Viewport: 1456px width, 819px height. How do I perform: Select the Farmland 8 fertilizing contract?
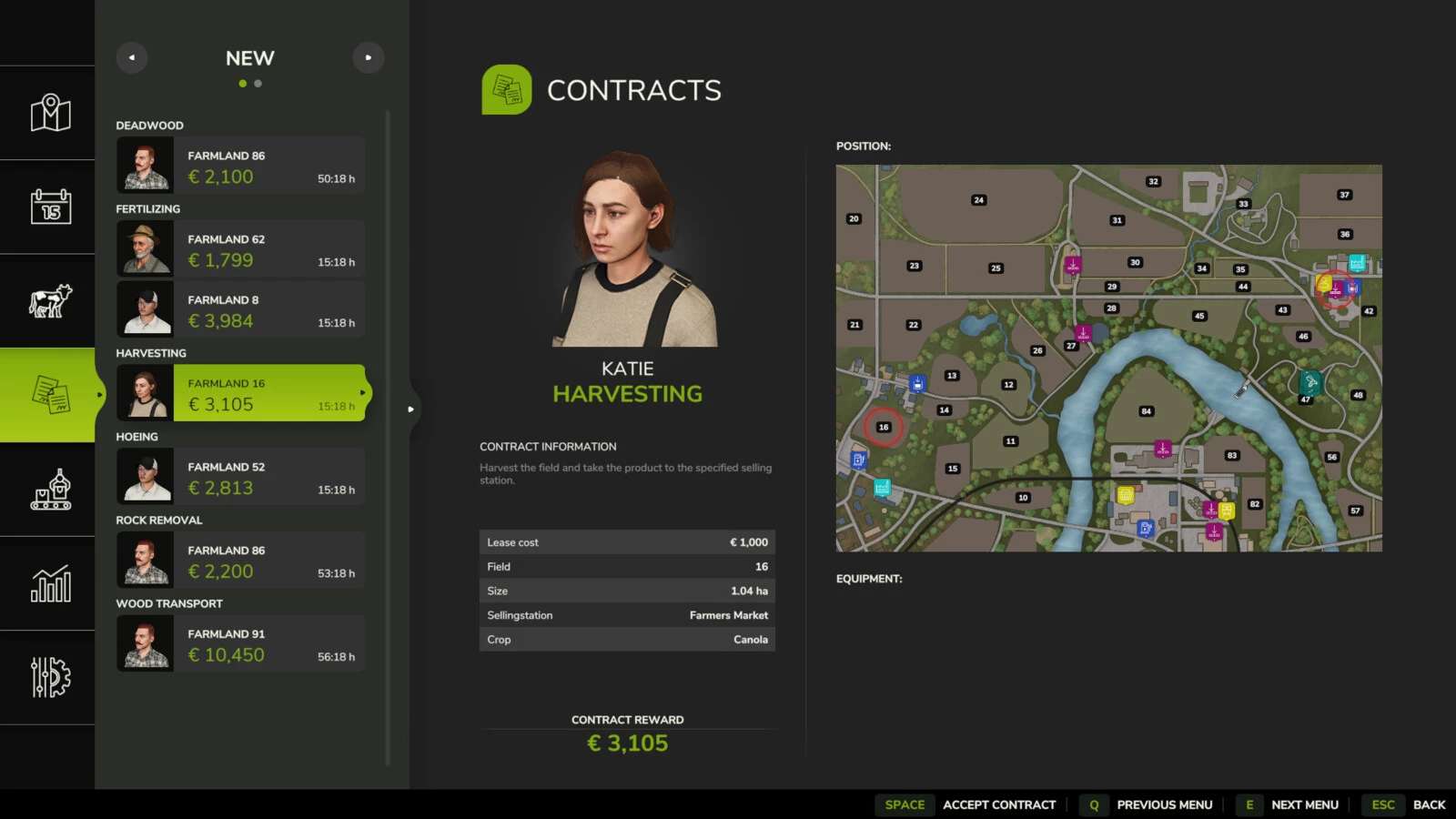(x=241, y=310)
